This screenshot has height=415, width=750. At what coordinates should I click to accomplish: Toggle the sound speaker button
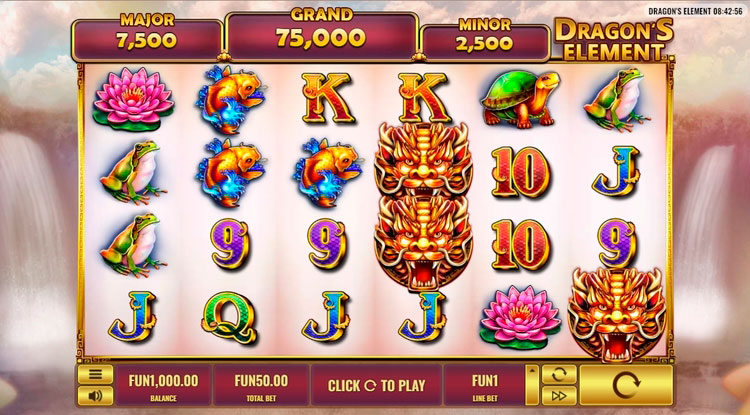click(x=94, y=395)
